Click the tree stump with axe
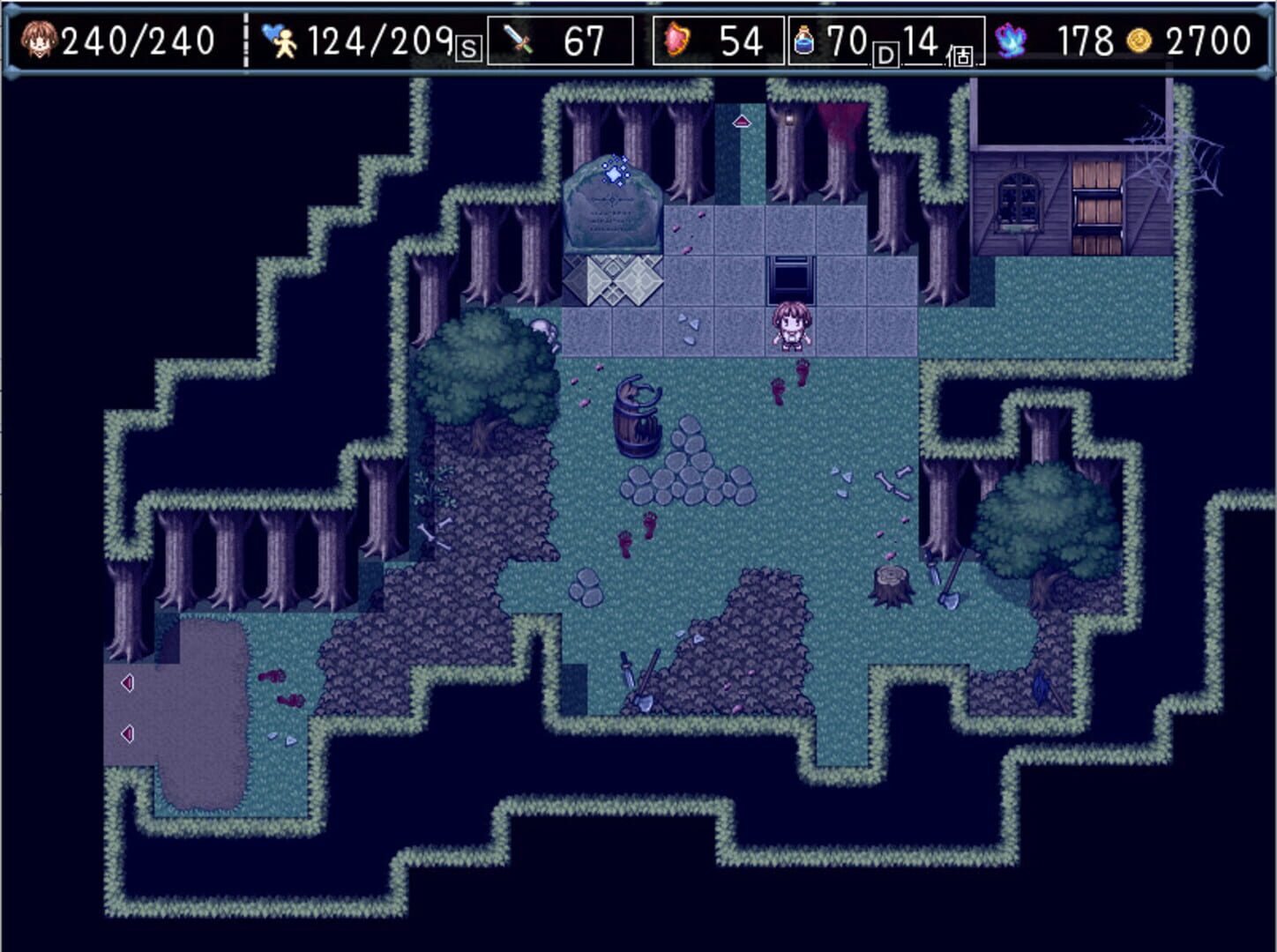 tap(891, 586)
